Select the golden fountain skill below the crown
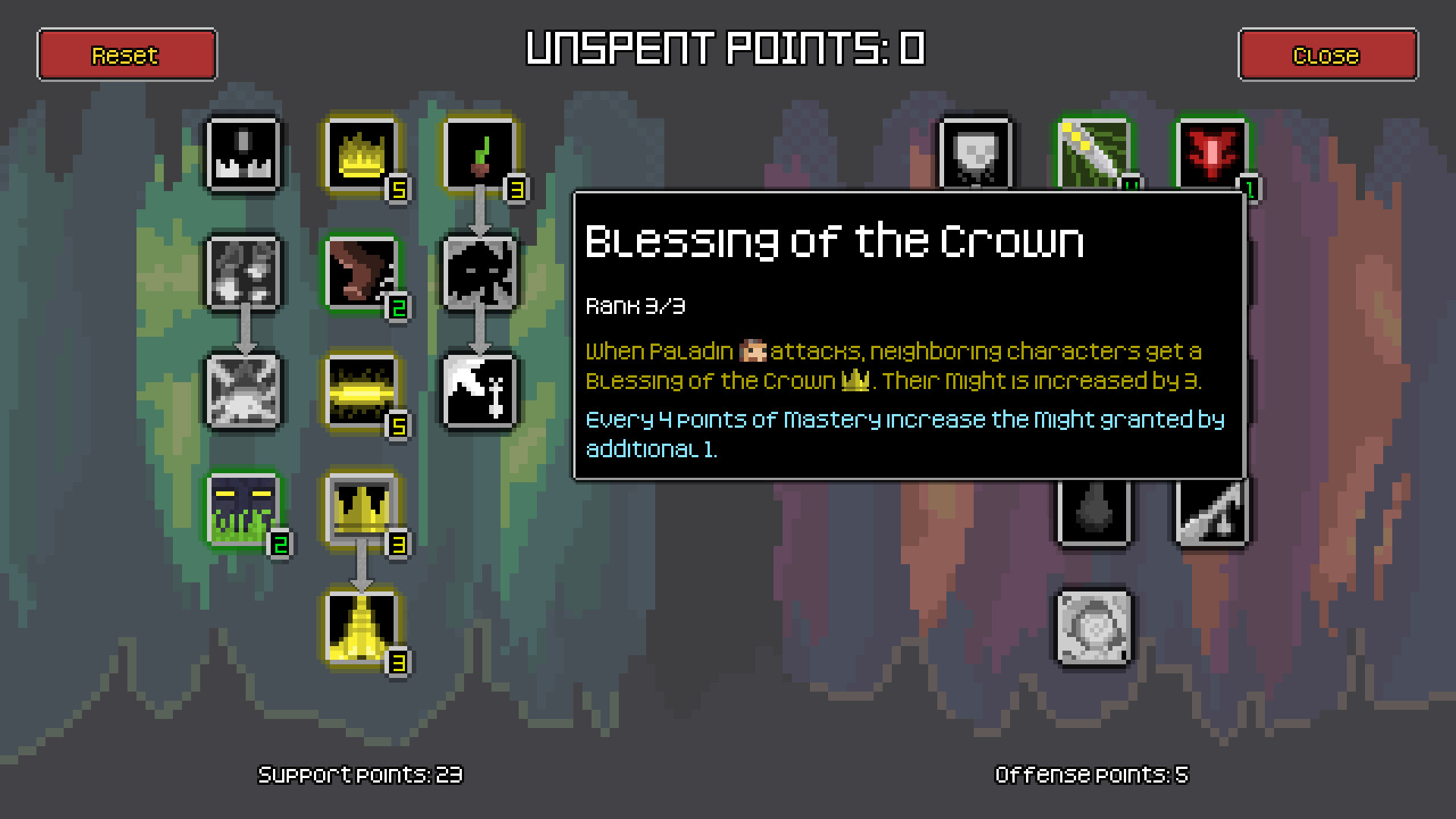Screen dimensions: 1456x819 coord(362,629)
